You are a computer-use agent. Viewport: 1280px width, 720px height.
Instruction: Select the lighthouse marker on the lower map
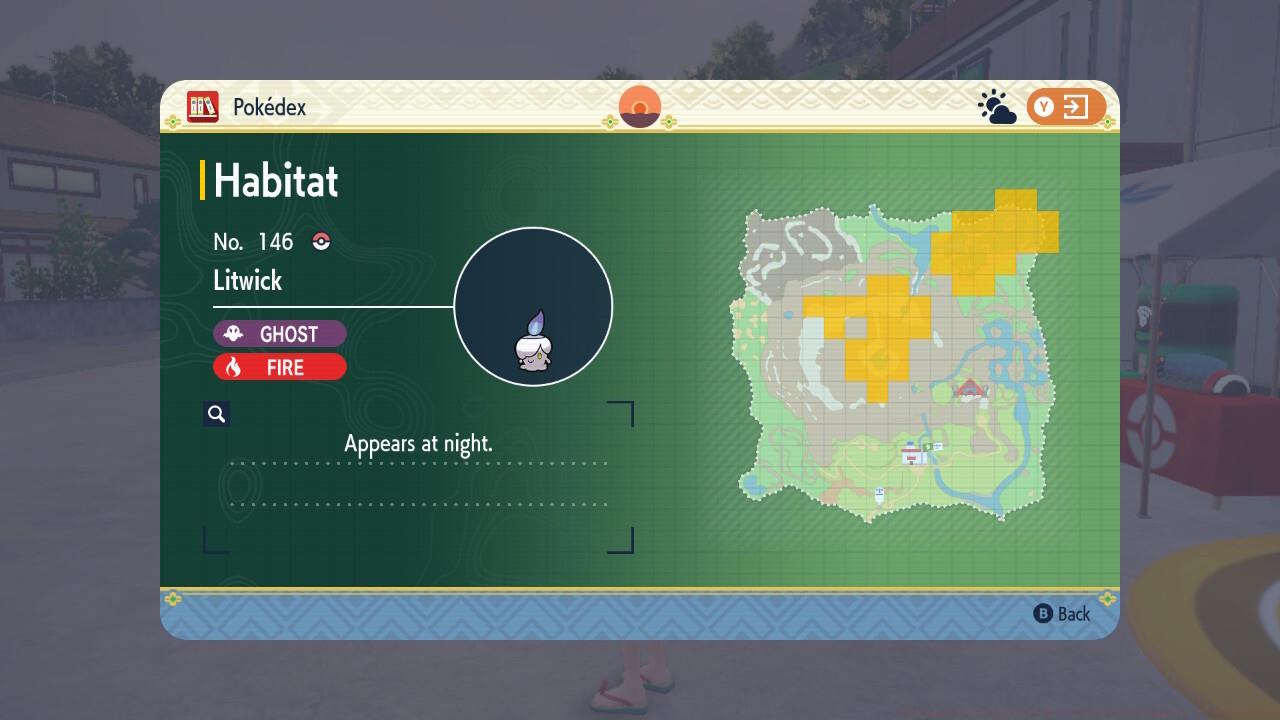tap(879, 494)
